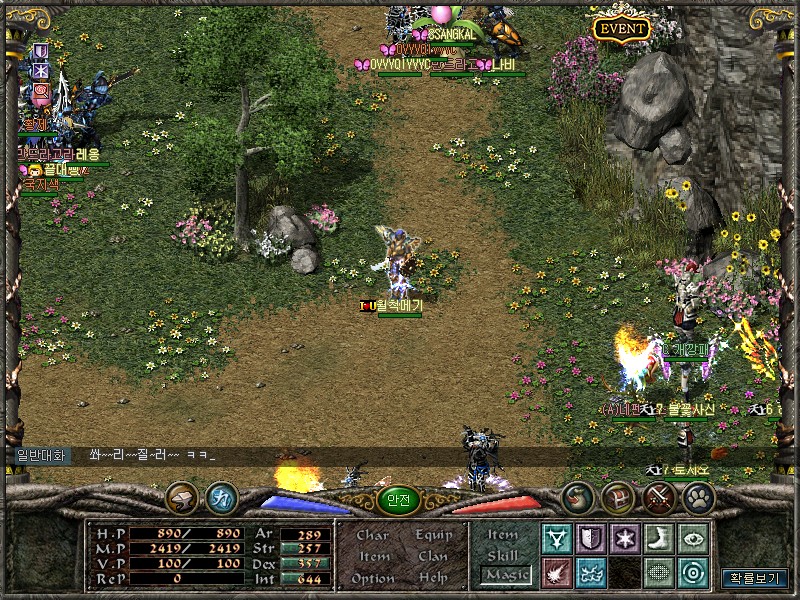Switch to the Skill quick-slot tab
Viewport: 800px width, 600px height.
pos(503,556)
